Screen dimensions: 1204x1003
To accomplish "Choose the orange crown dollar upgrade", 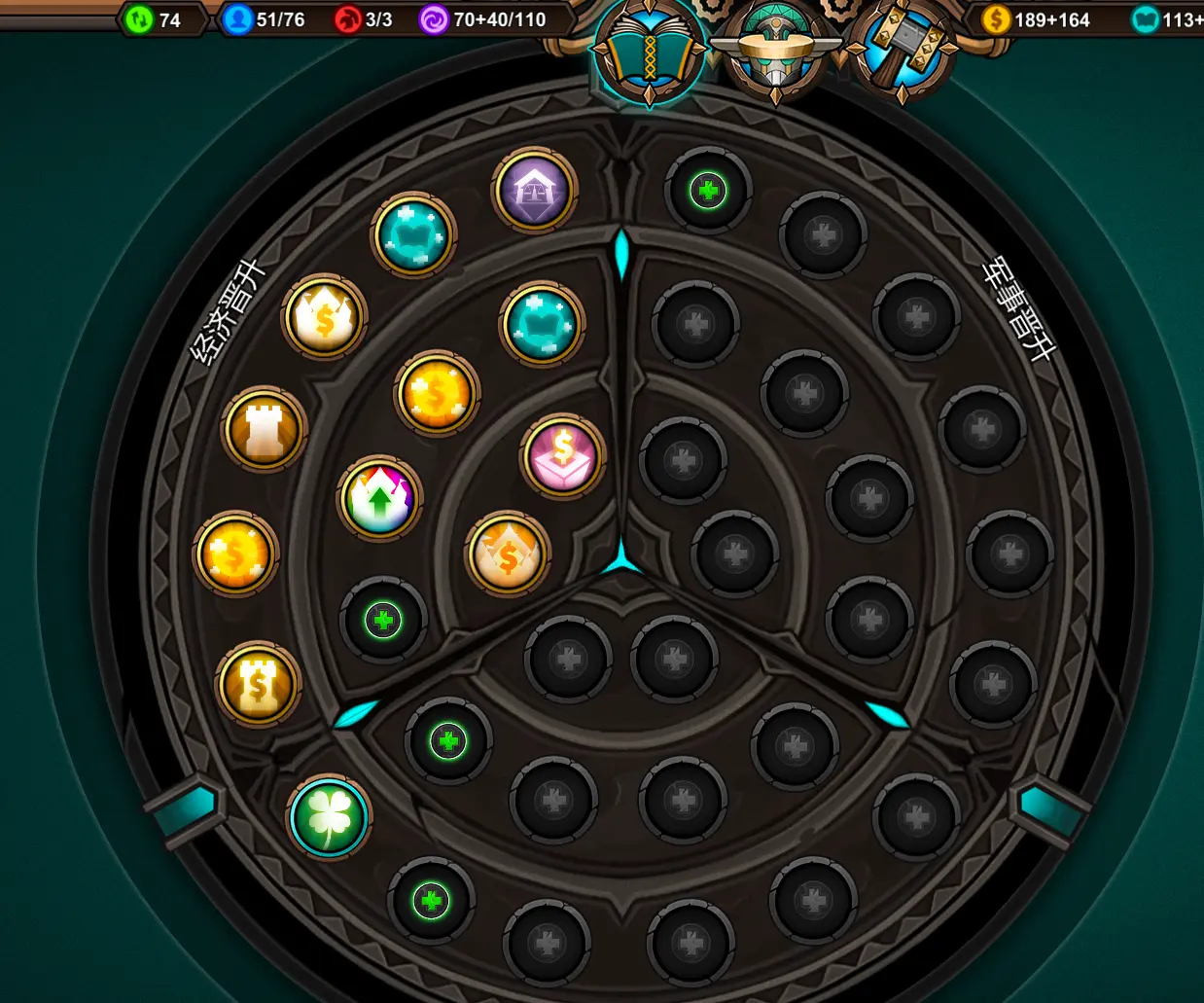I will (508, 555).
